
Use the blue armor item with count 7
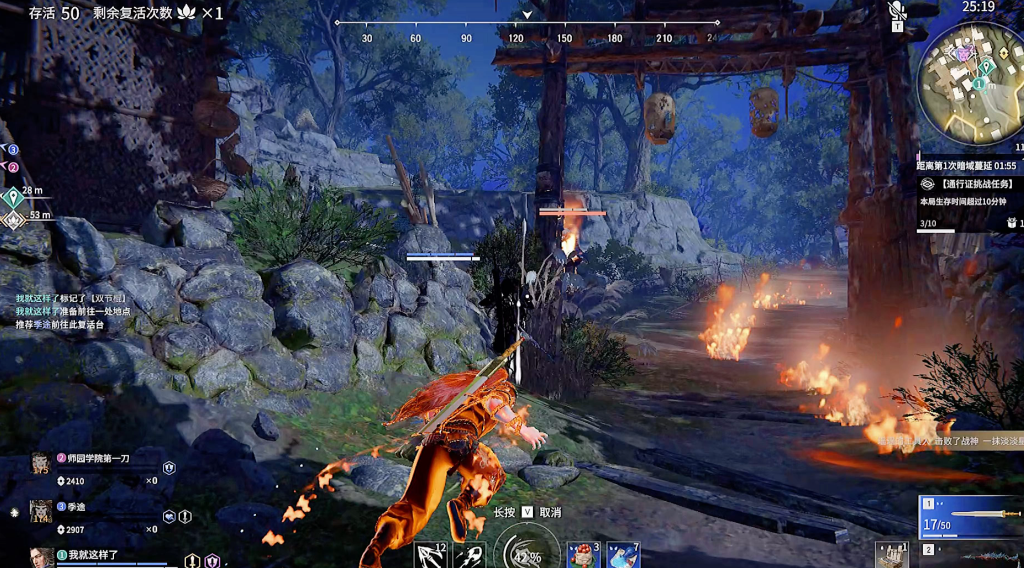pyautogui.click(x=622, y=555)
